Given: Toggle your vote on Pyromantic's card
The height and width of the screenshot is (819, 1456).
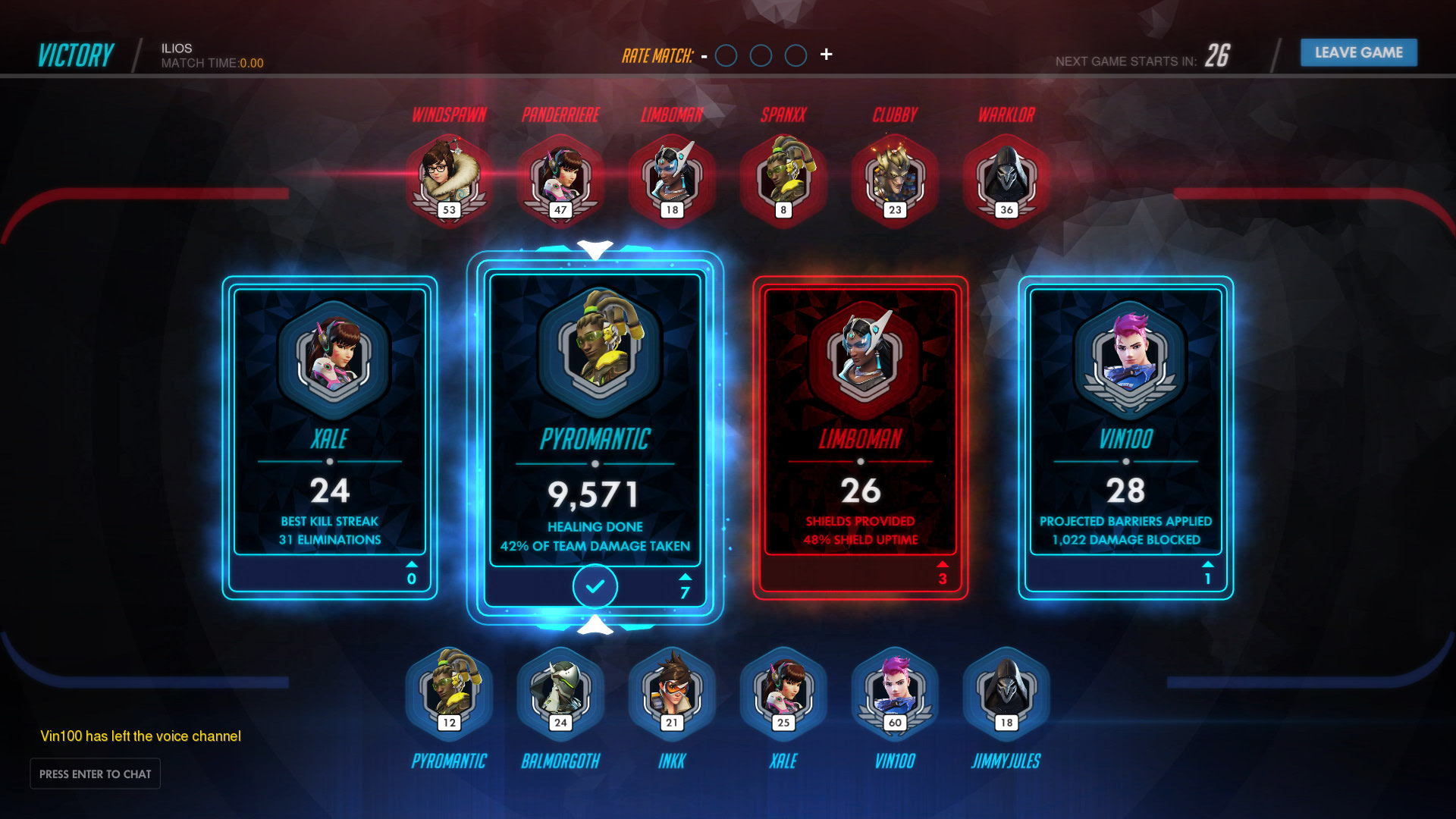Looking at the screenshot, I should point(595,587).
